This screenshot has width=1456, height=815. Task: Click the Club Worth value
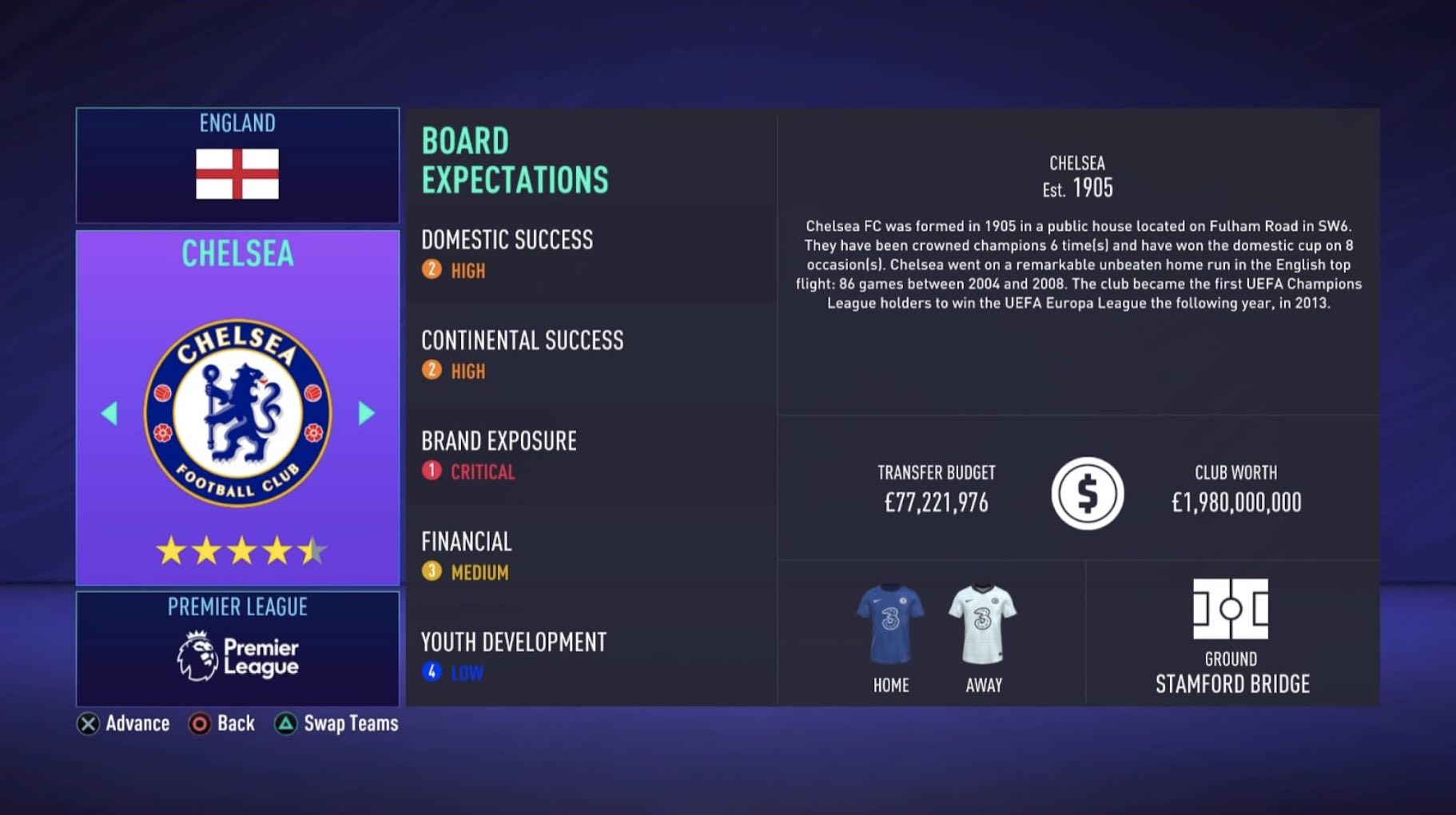[1236, 502]
